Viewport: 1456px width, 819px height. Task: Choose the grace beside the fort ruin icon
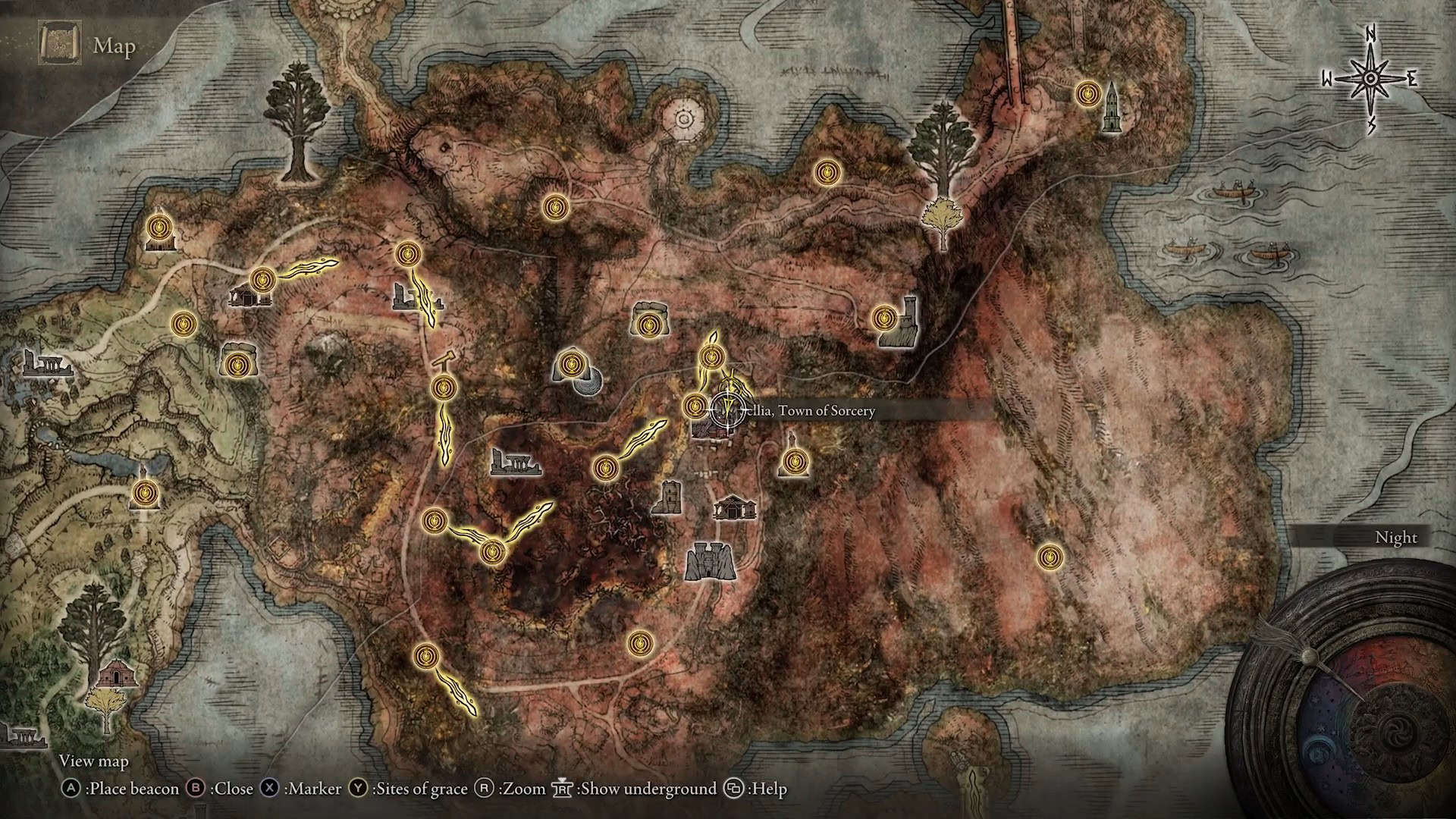click(x=884, y=318)
